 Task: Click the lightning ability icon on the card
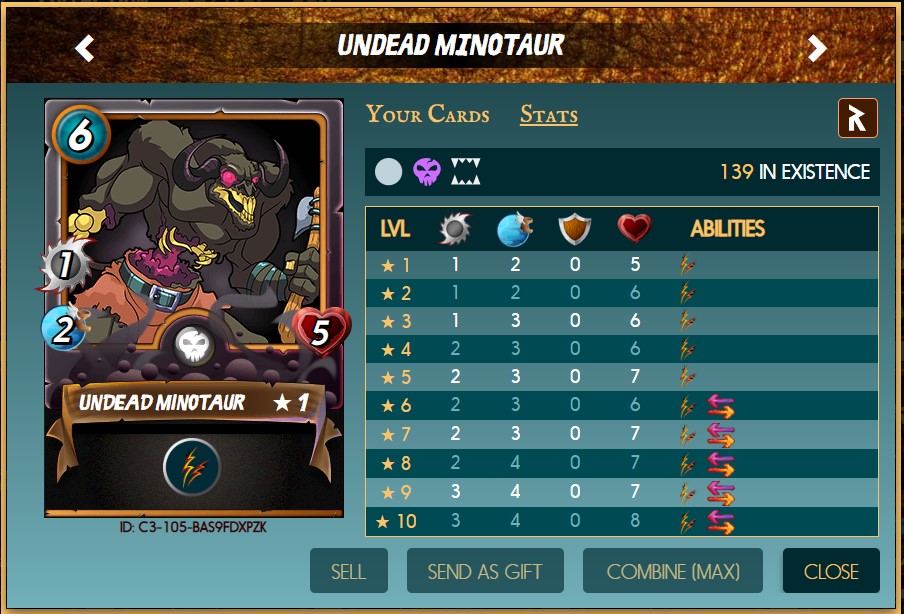[x=192, y=466]
